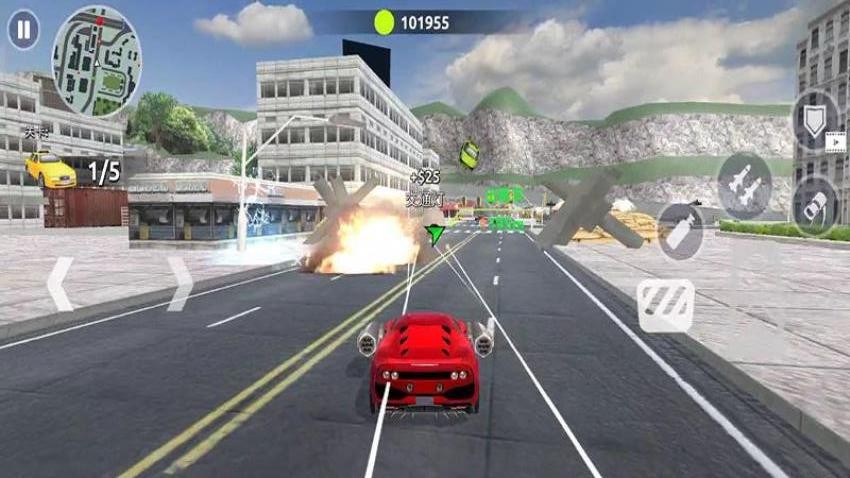Select the yellow taxi target icon

click(x=50, y=168)
